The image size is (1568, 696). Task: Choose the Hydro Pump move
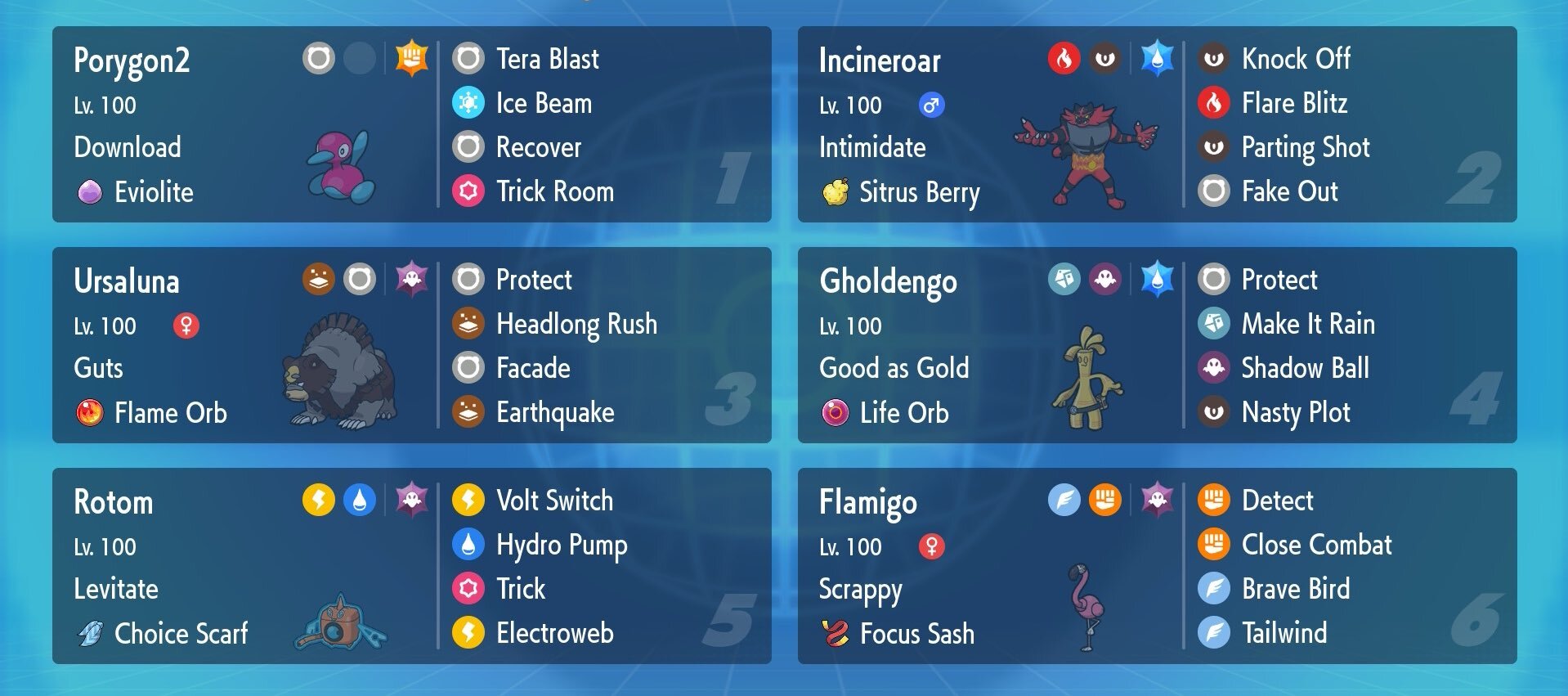(562, 545)
